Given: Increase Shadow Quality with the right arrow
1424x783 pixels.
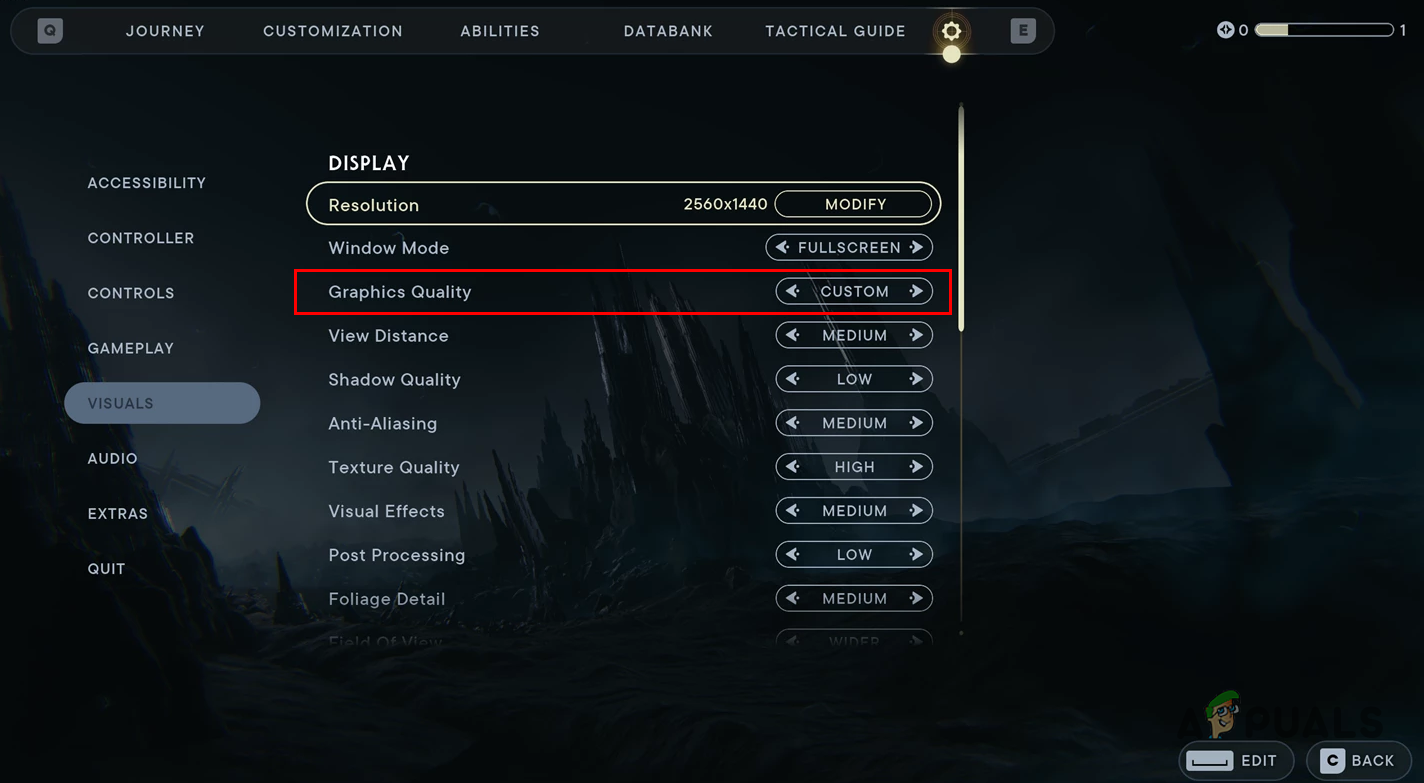Looking at the screenshot, I should click(x=918, y=379).
